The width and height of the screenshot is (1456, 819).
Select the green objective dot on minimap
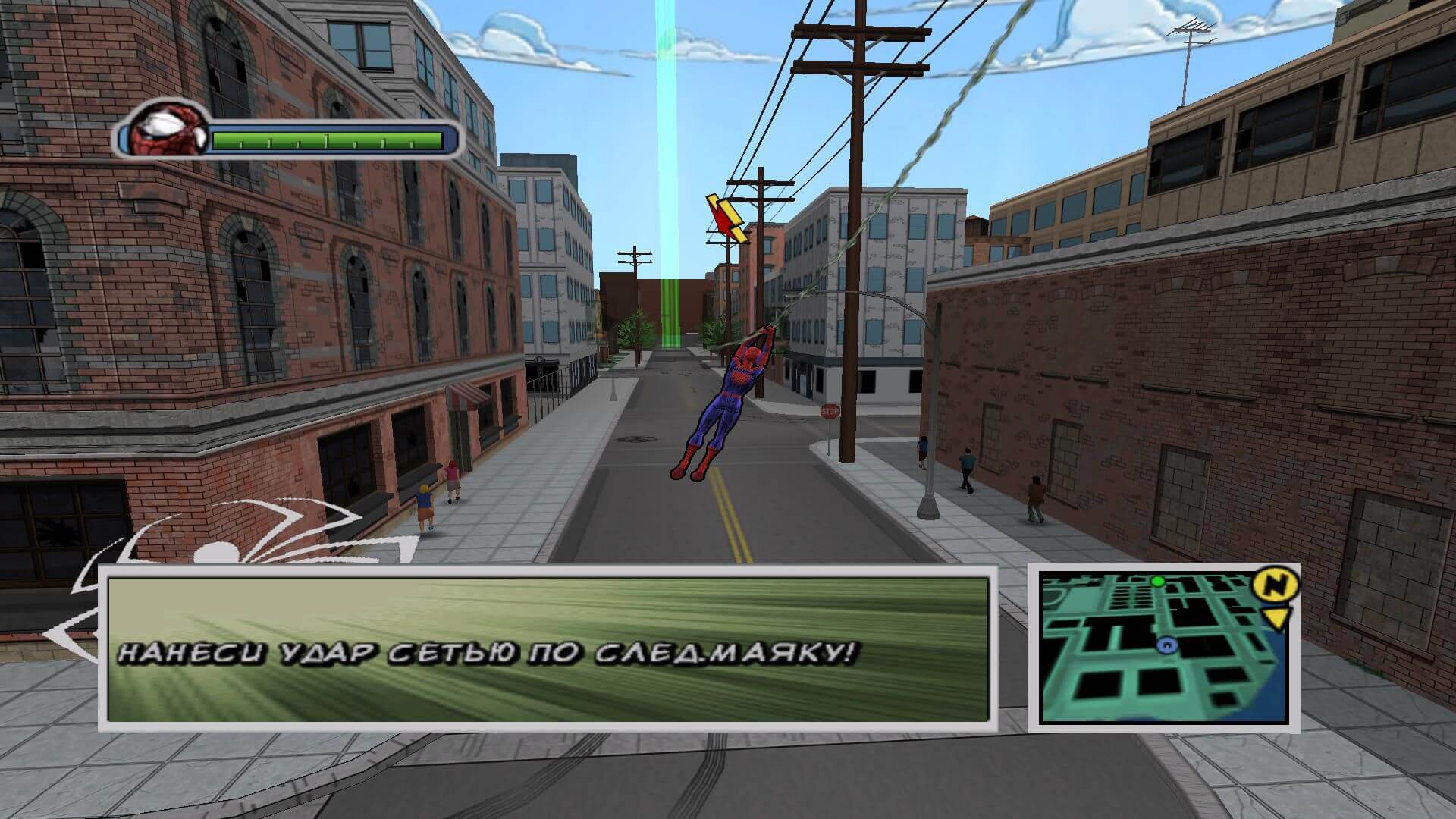tap(1157, 581)
